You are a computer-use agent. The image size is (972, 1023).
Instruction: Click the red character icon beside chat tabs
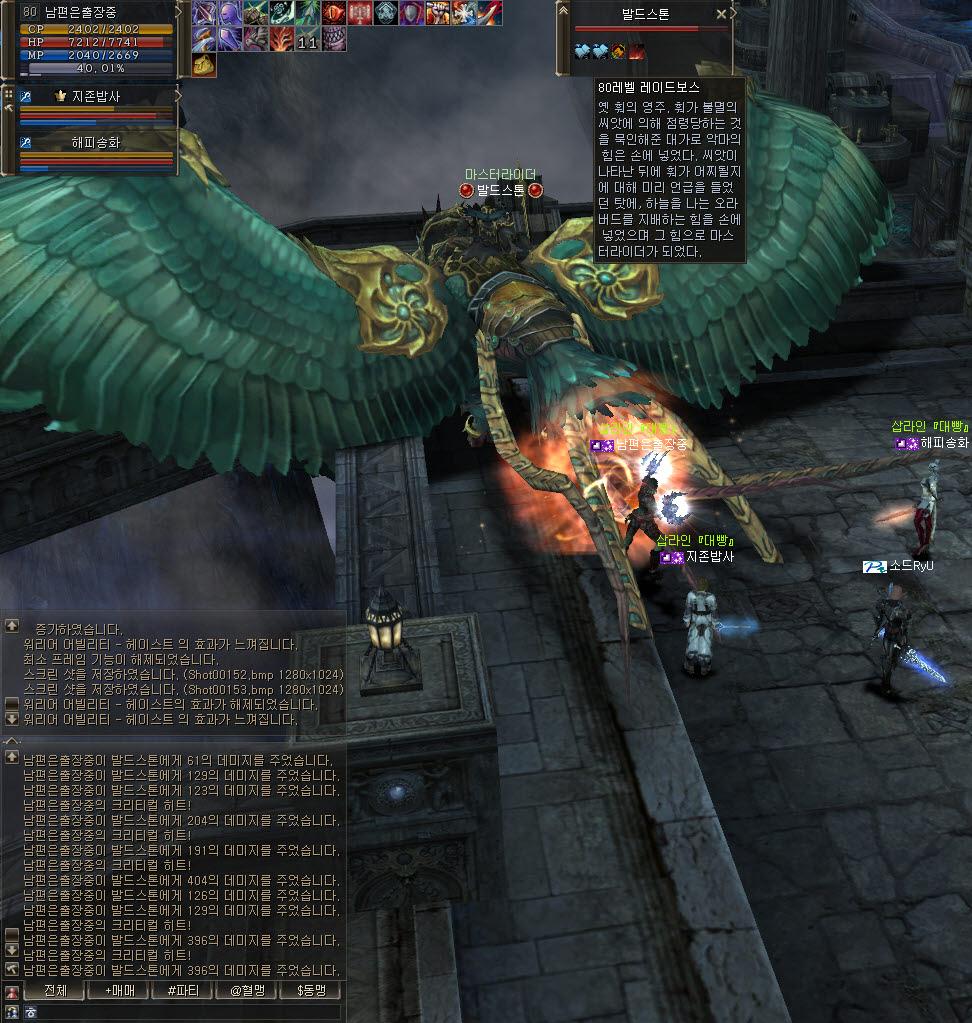coord(12,992)
